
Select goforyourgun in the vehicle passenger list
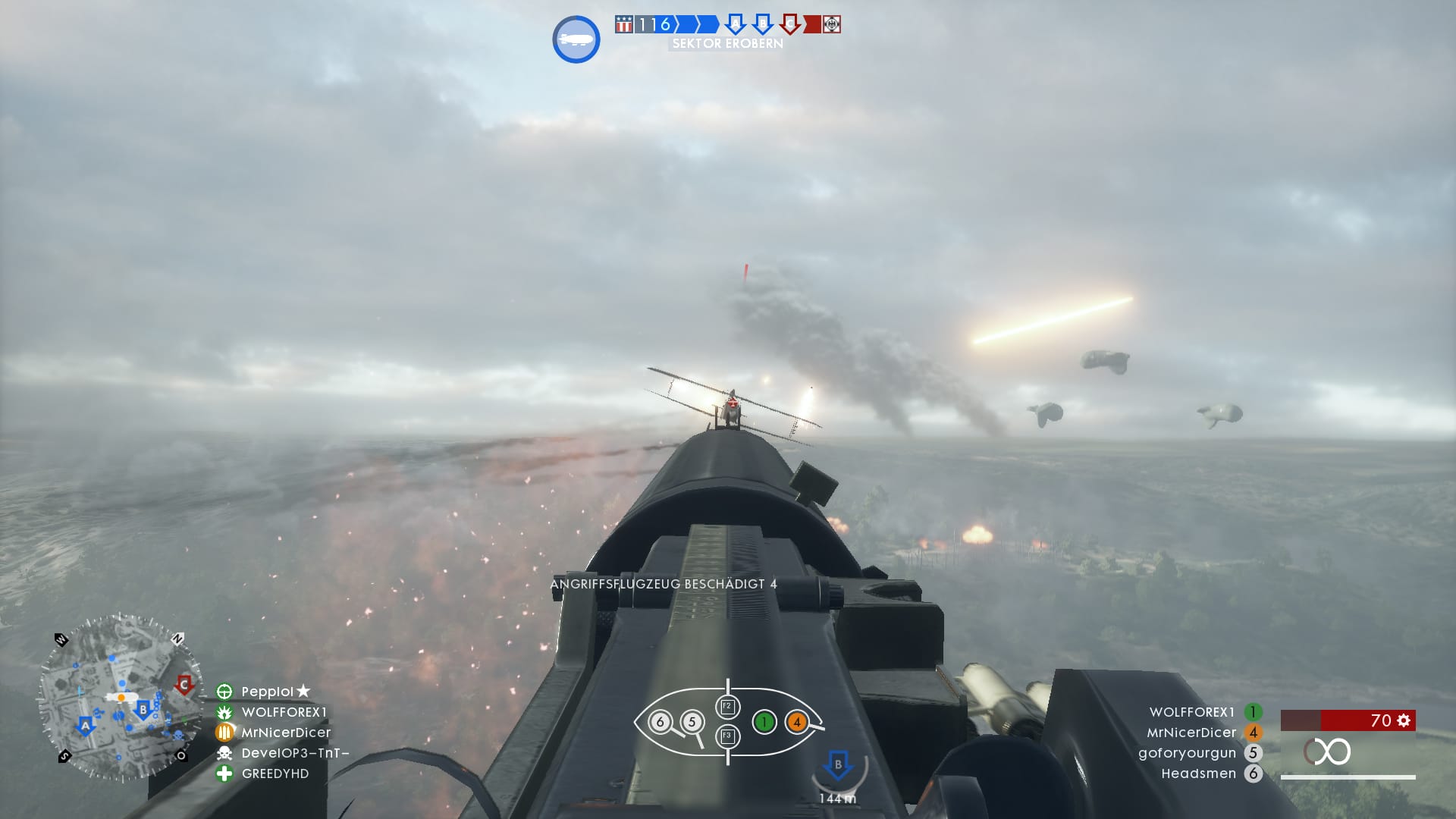(1187, 753)
